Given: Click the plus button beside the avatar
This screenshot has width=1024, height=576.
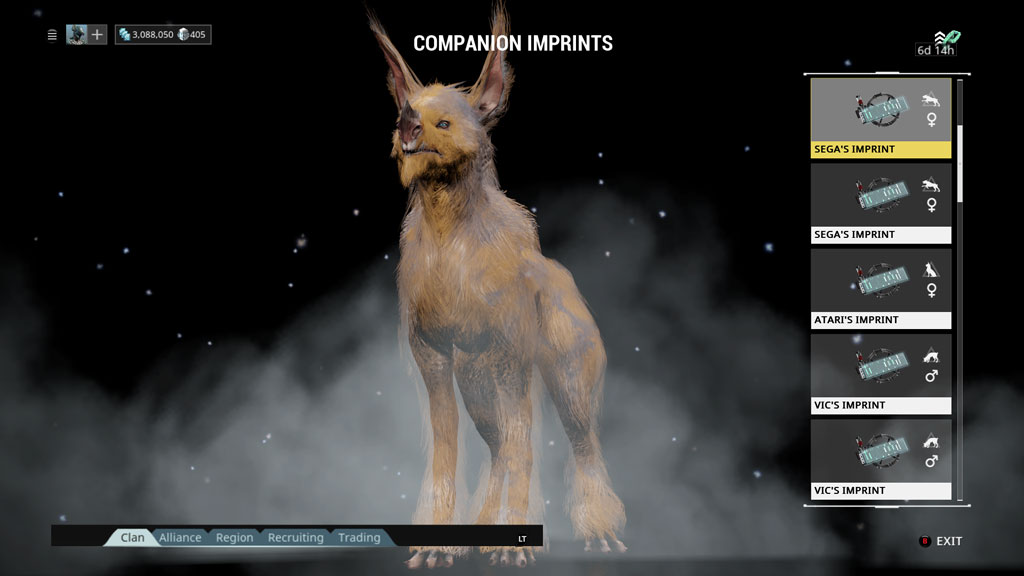Looking at the screenshot, I should (97, 35).
